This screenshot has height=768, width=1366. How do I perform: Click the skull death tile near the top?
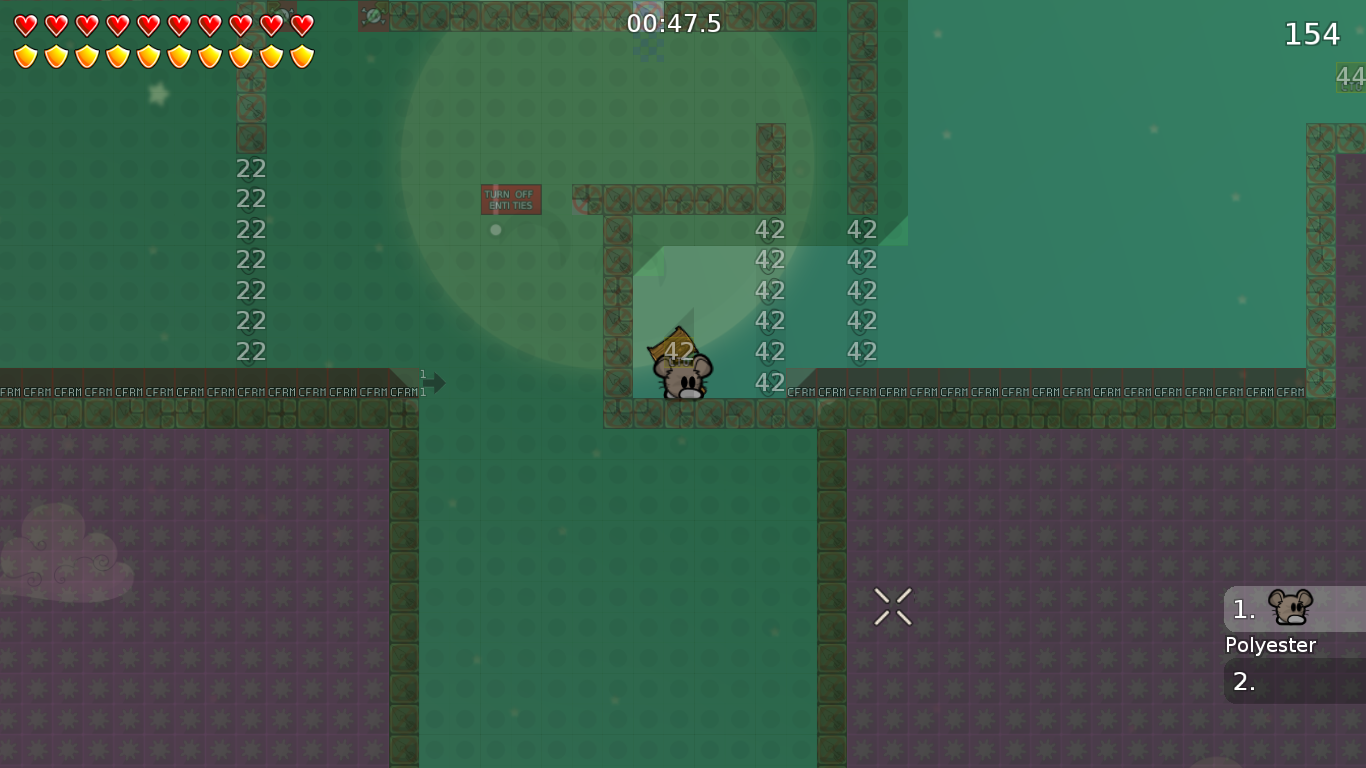click(373, 16)
